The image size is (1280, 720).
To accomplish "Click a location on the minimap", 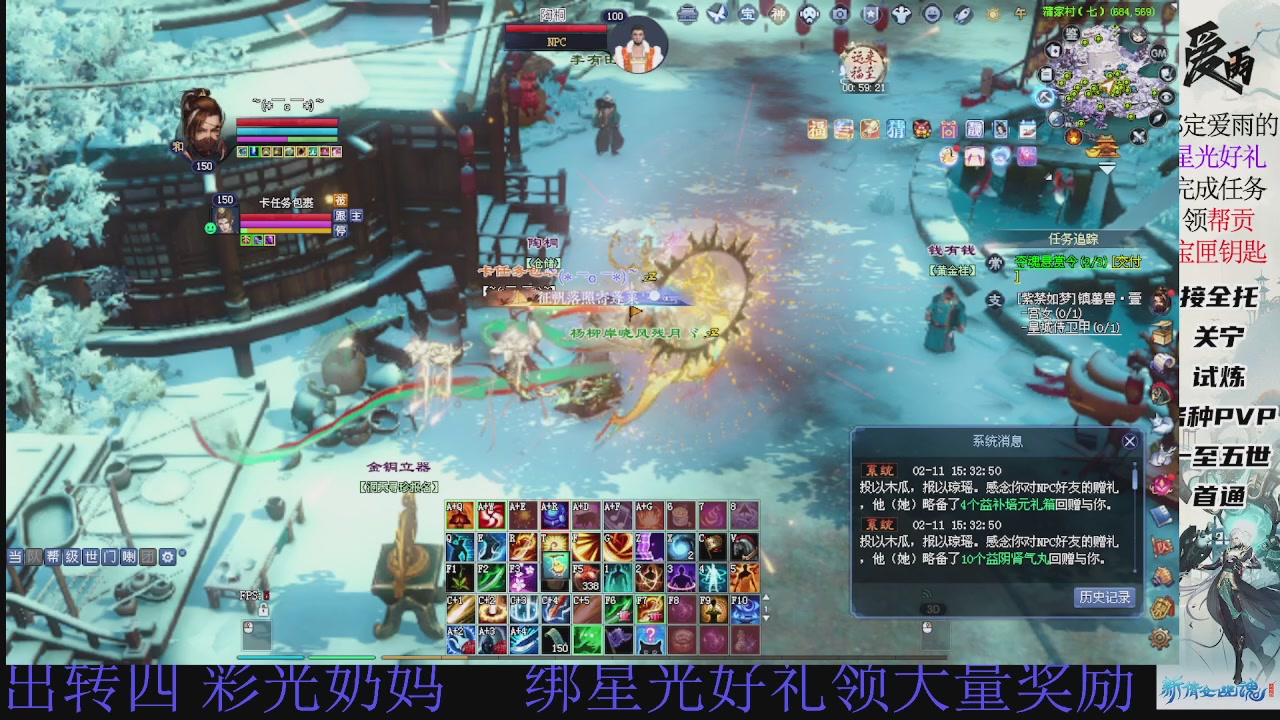I will click(x=1108, y=85).
